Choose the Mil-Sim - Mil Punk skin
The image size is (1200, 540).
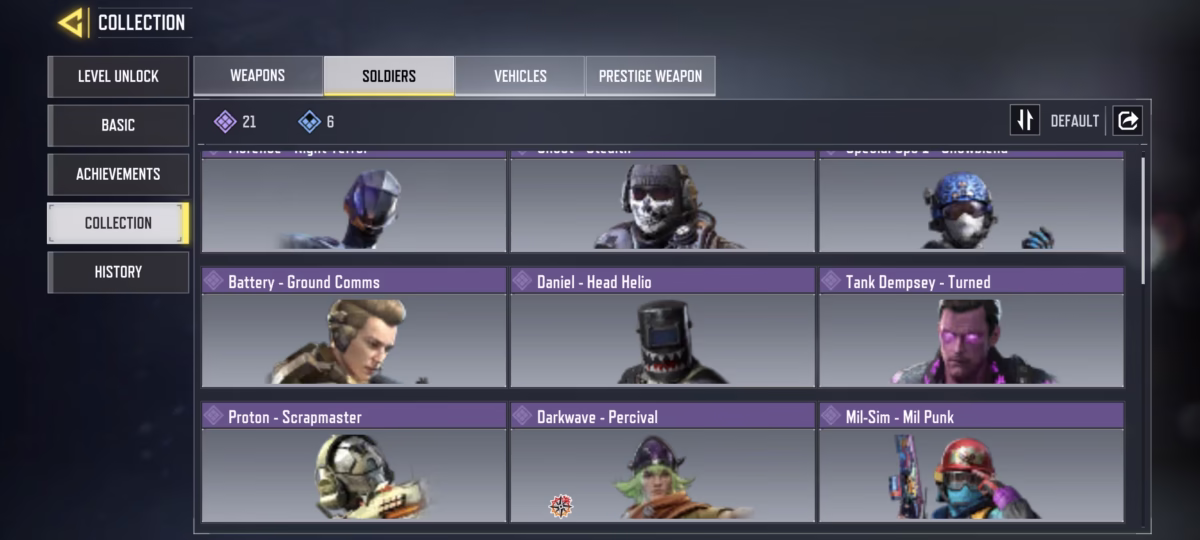coord(971,462)
